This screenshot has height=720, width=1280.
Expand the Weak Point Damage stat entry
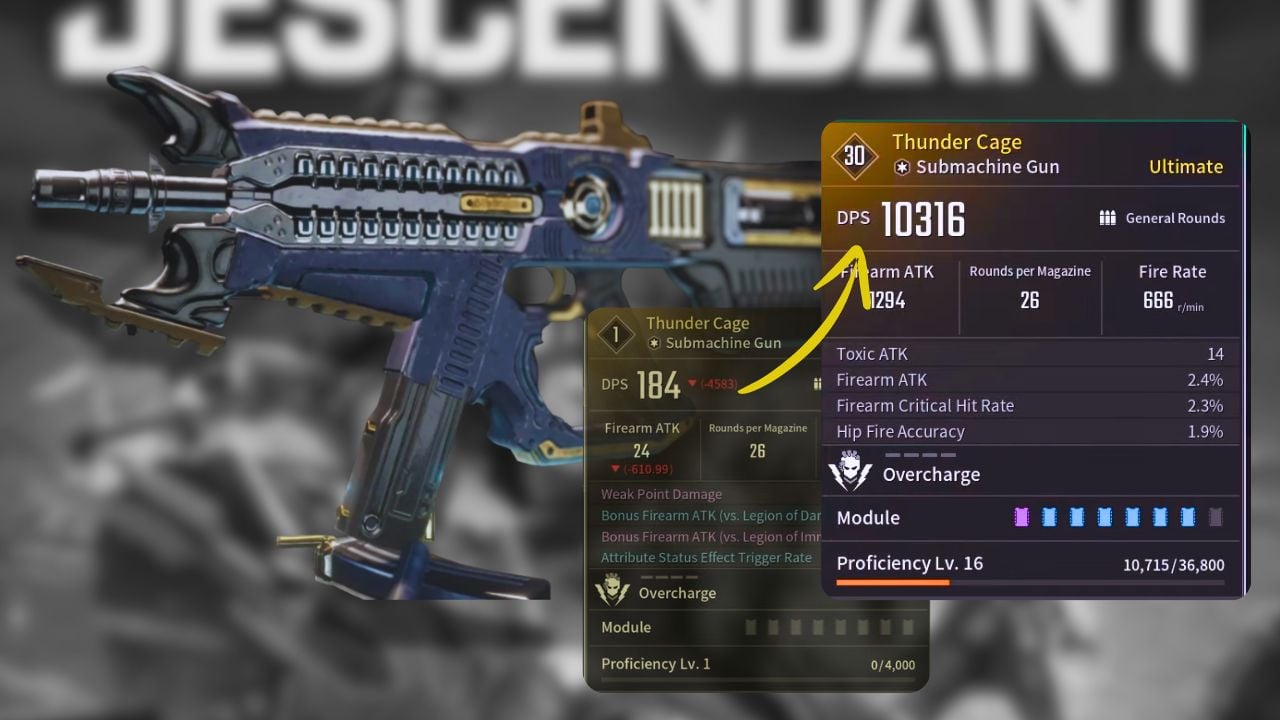[660, 494]
